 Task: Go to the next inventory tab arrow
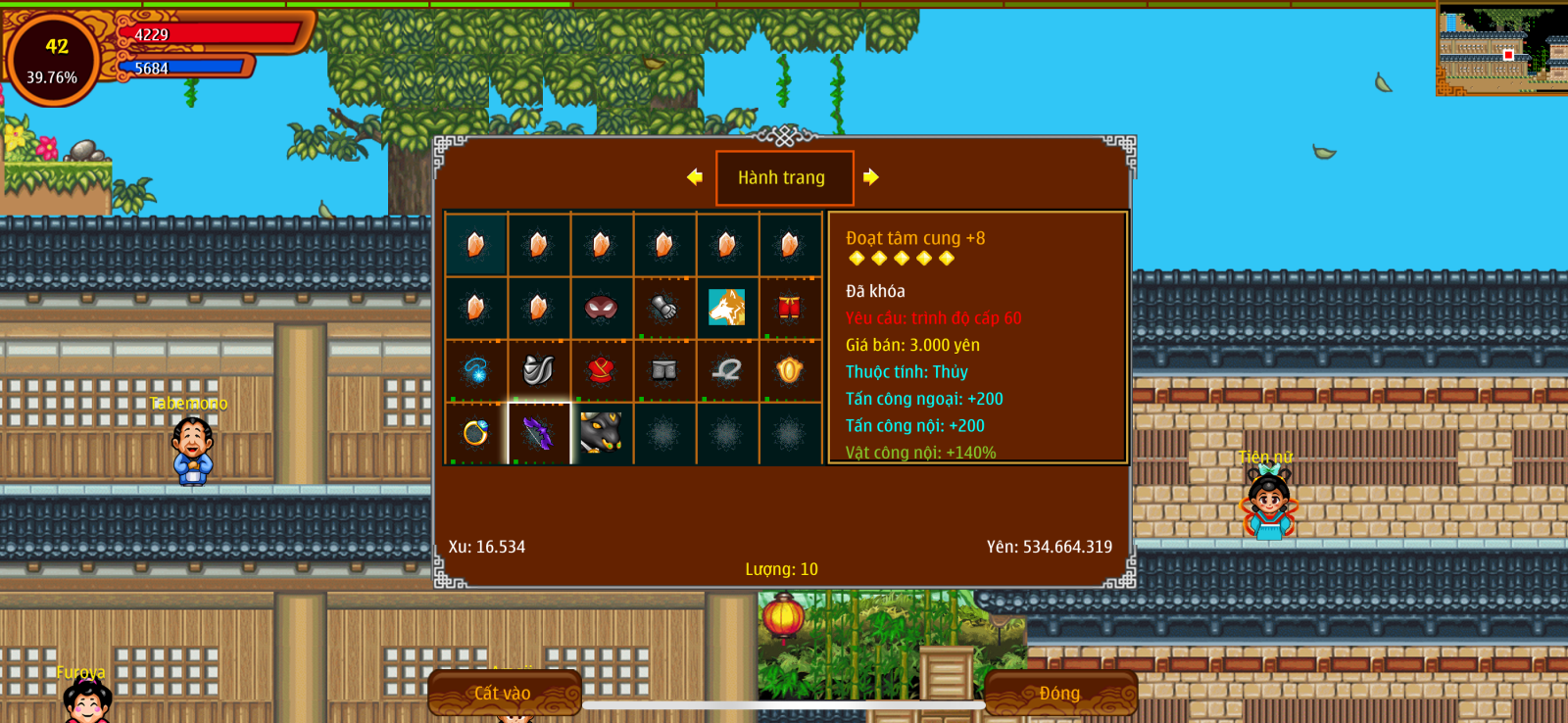click(x=871, y=177)
